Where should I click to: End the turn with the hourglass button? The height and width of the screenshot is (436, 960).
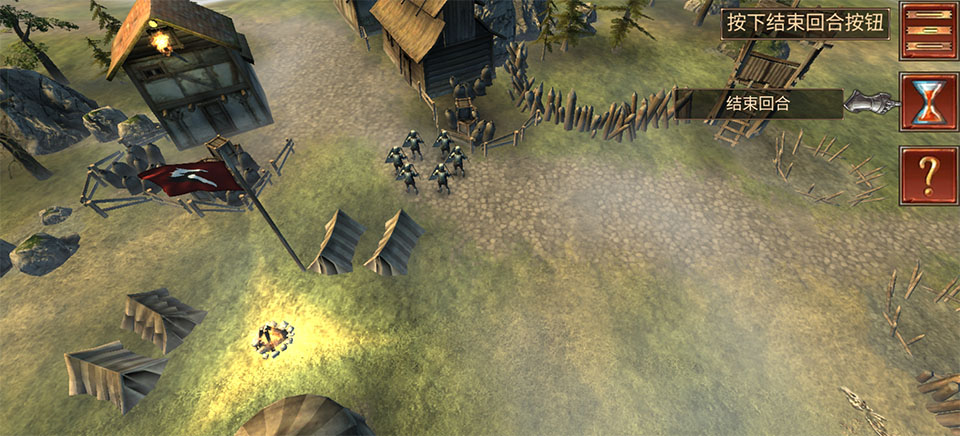[x=928, y=102]
